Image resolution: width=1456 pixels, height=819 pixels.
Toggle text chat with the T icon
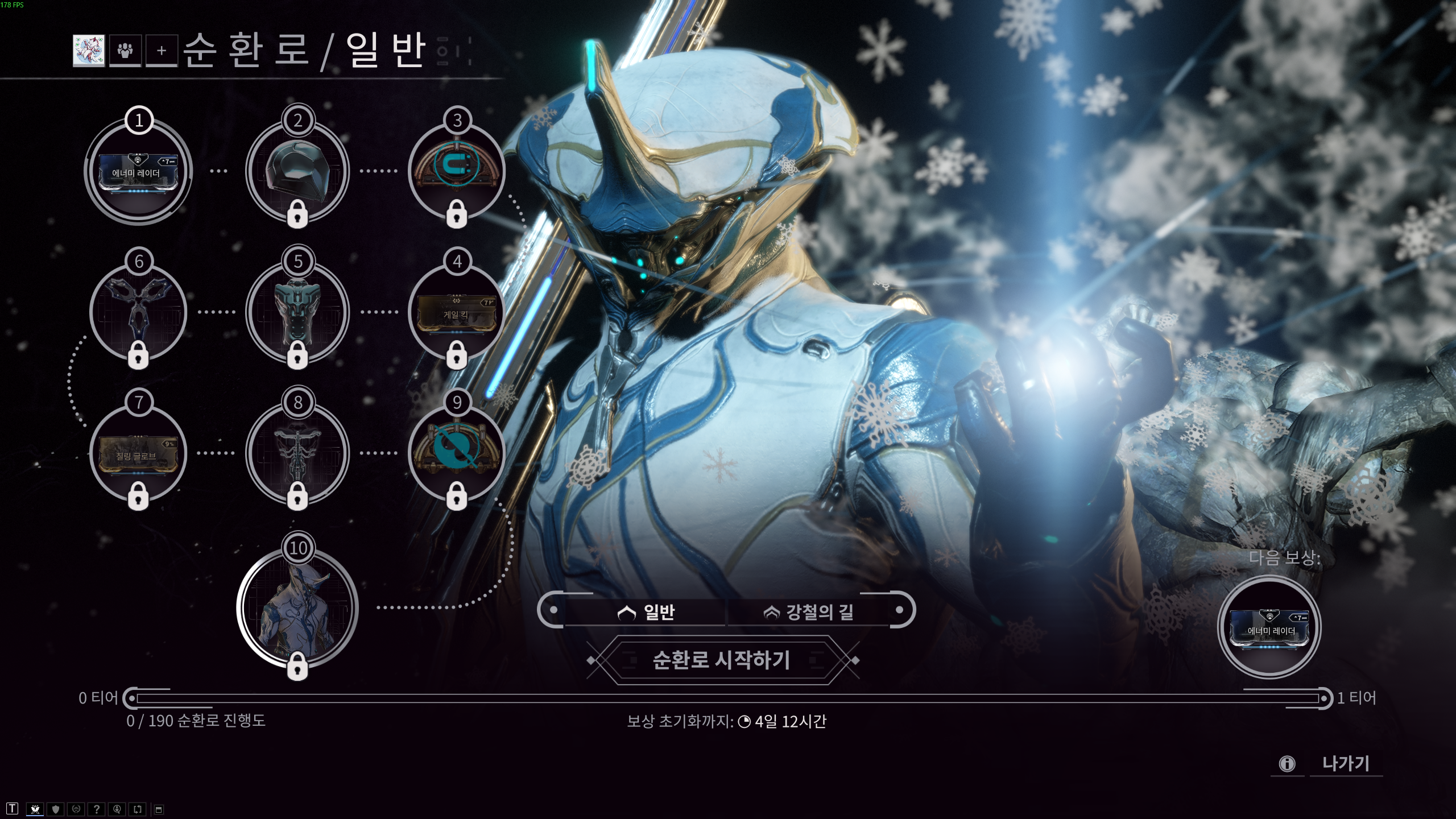12,810
